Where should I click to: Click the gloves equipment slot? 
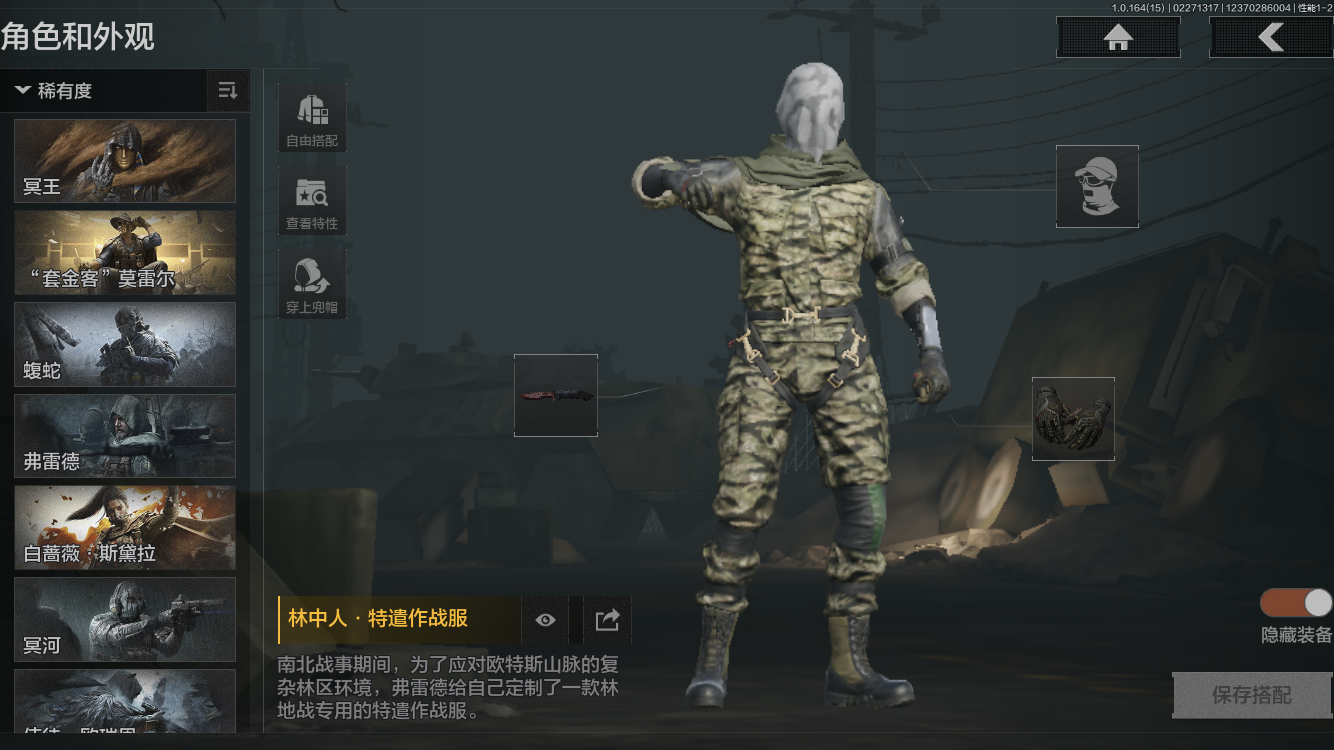[x=1073, y=418]
